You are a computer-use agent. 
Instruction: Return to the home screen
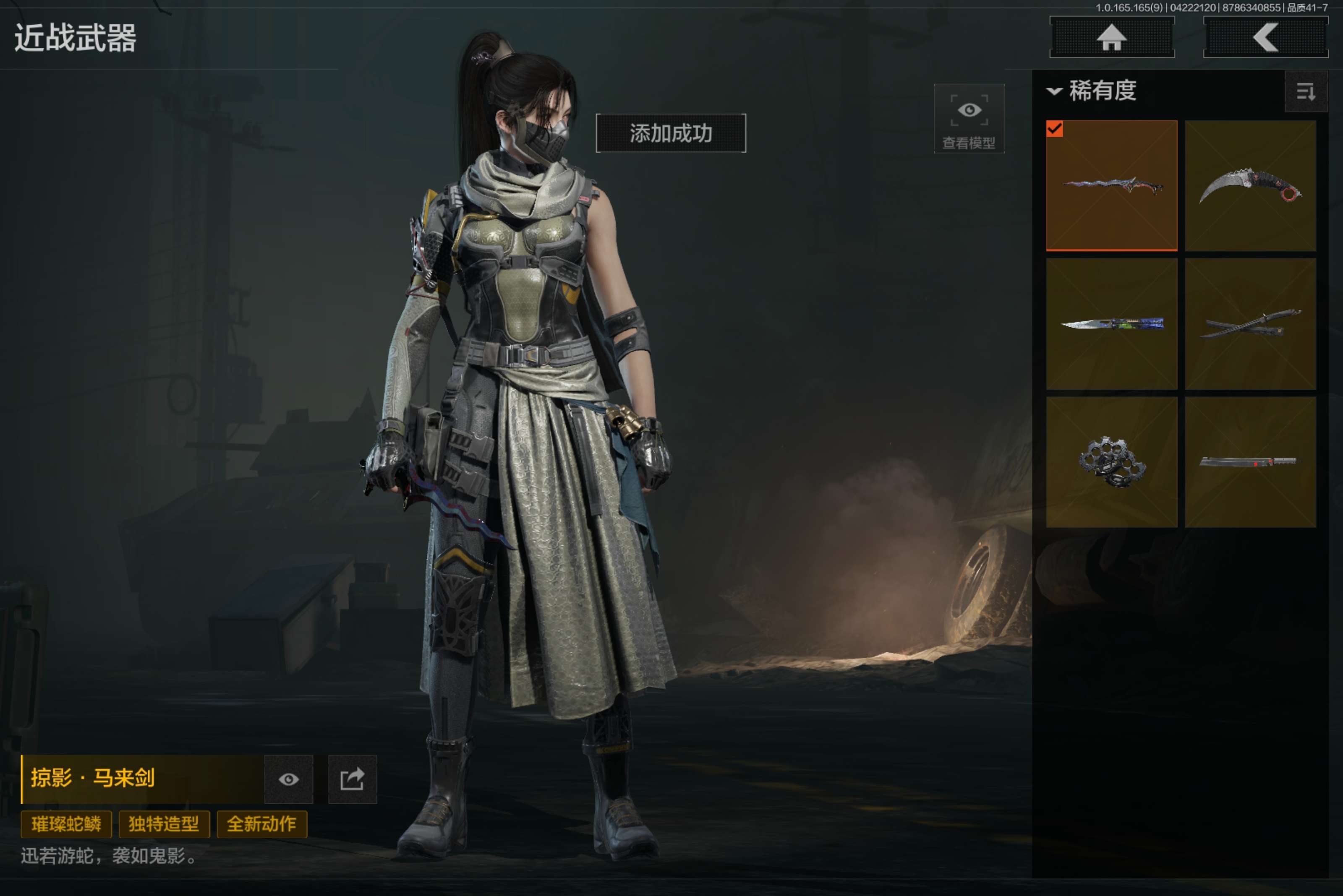[1111, 38]
